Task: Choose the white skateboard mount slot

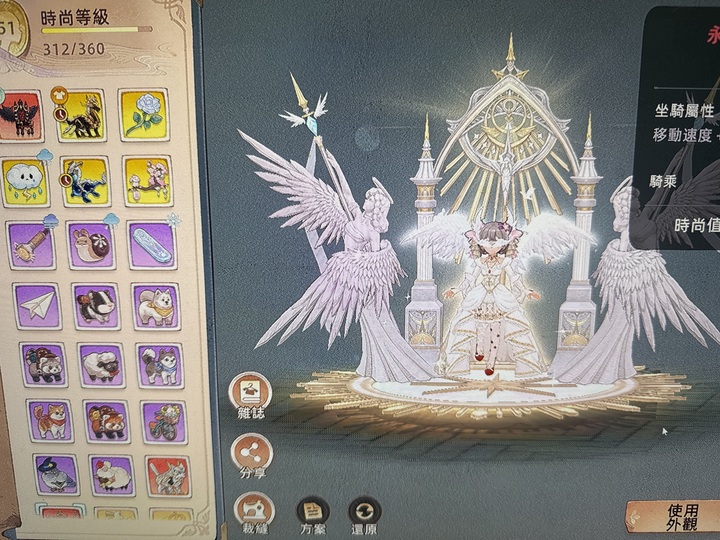Action: (x=152, y=244)
